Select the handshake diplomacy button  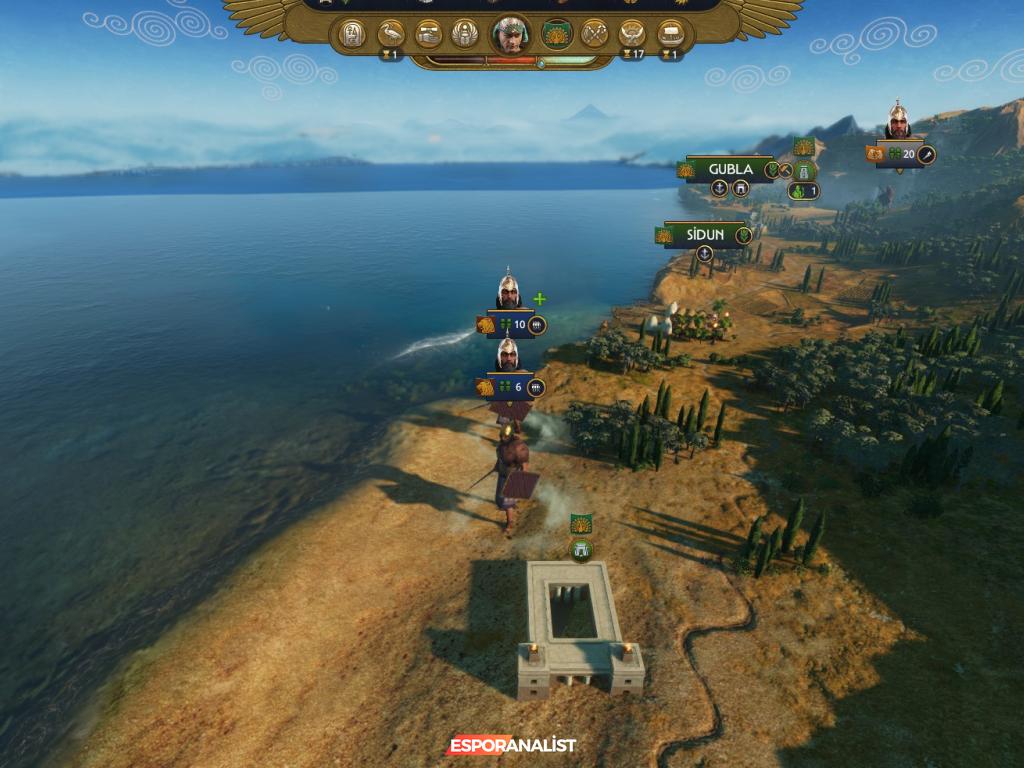pos(429,34)
